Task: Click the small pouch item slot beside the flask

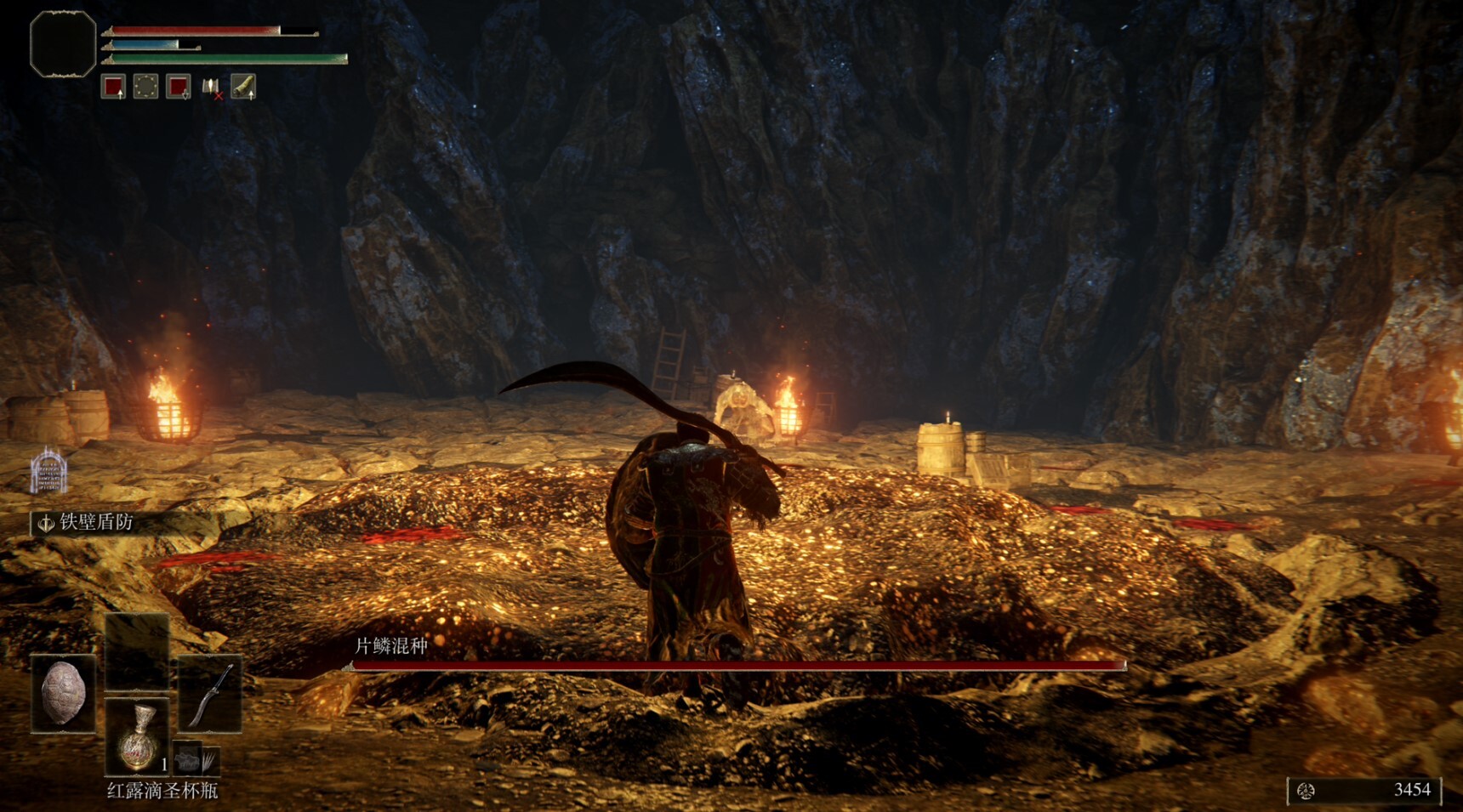Action: point(196,758)
